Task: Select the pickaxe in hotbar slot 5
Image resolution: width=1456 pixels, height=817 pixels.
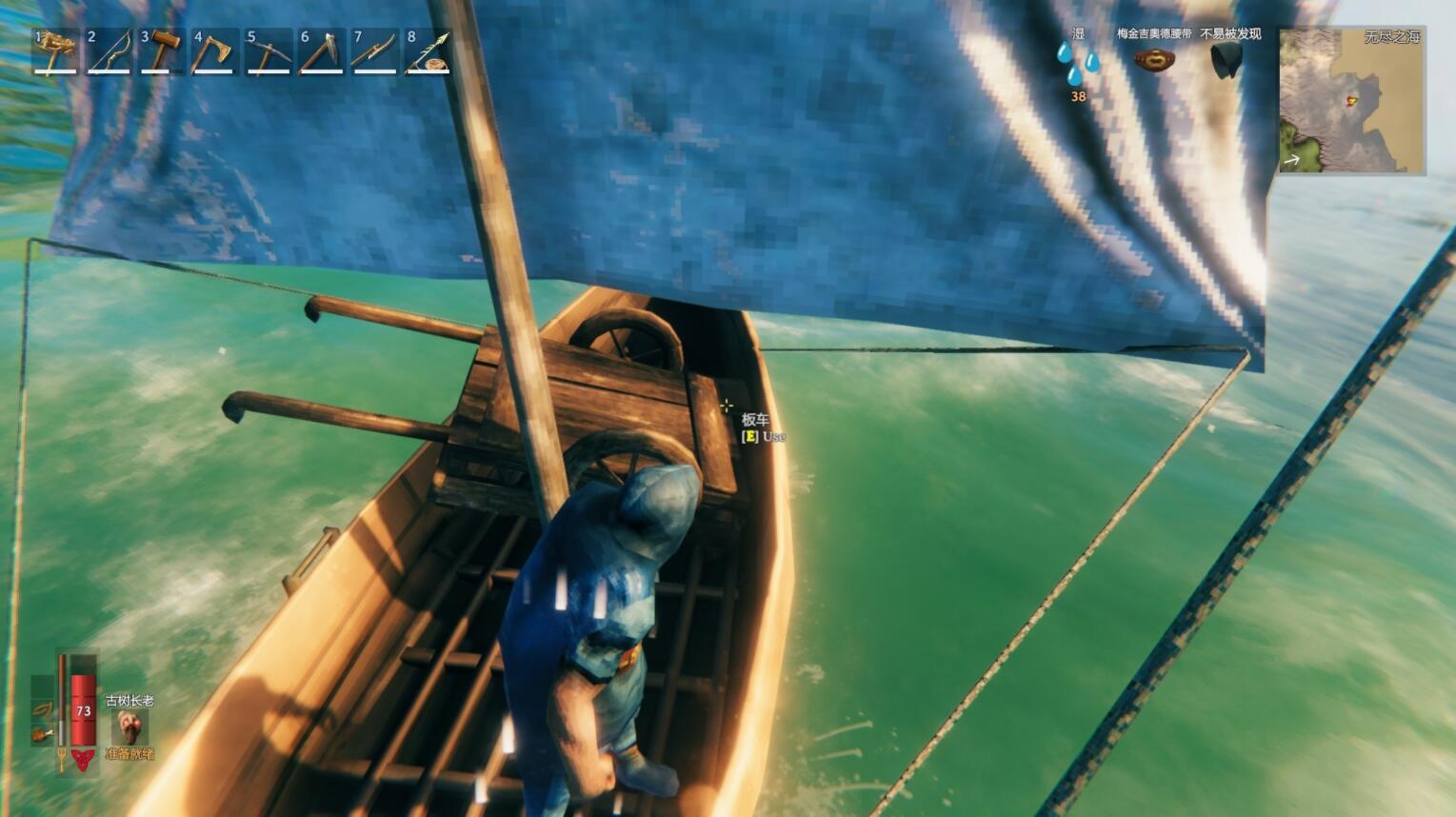Action: click(x=269, y=51)
